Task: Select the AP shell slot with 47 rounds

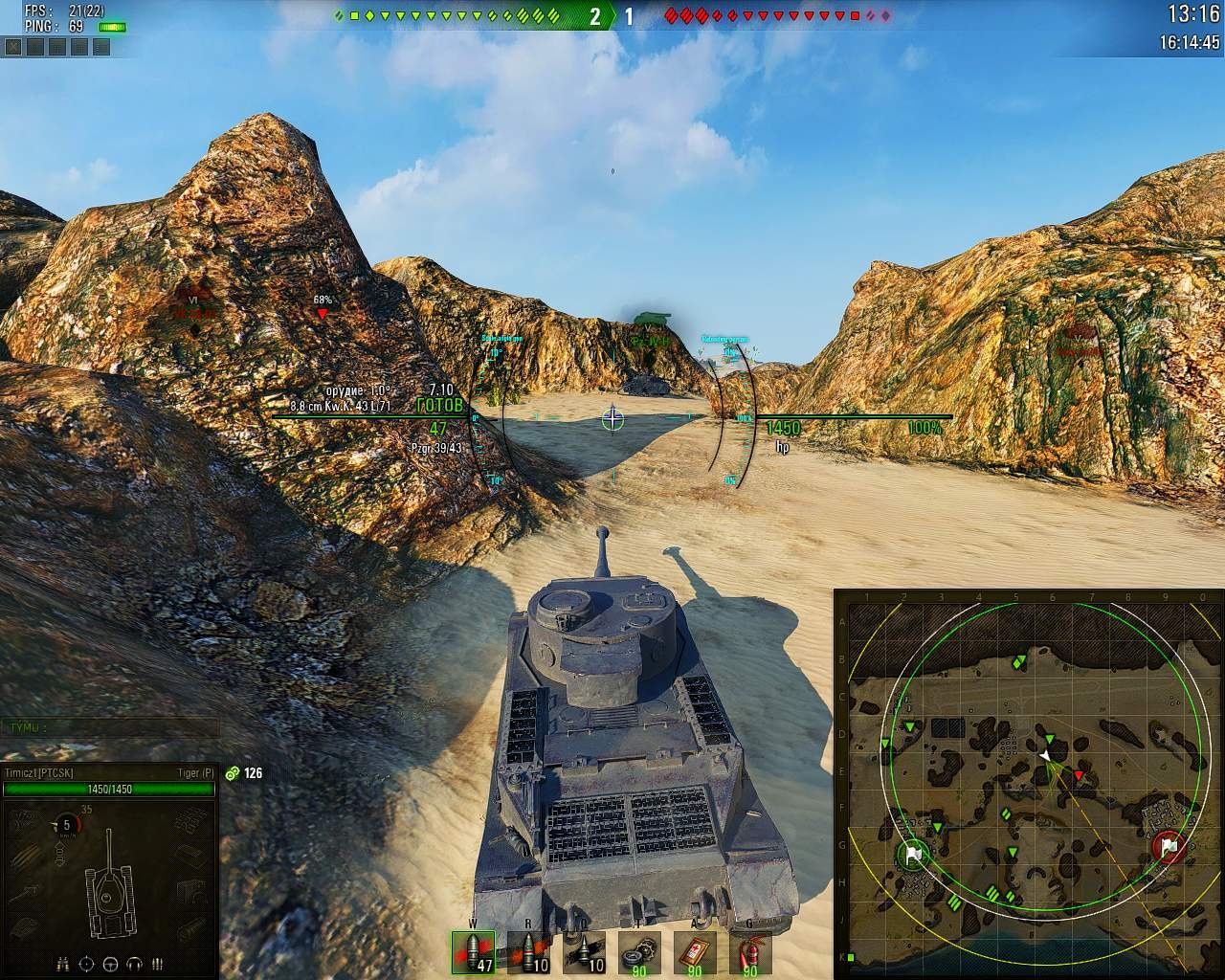Action: 474,952
